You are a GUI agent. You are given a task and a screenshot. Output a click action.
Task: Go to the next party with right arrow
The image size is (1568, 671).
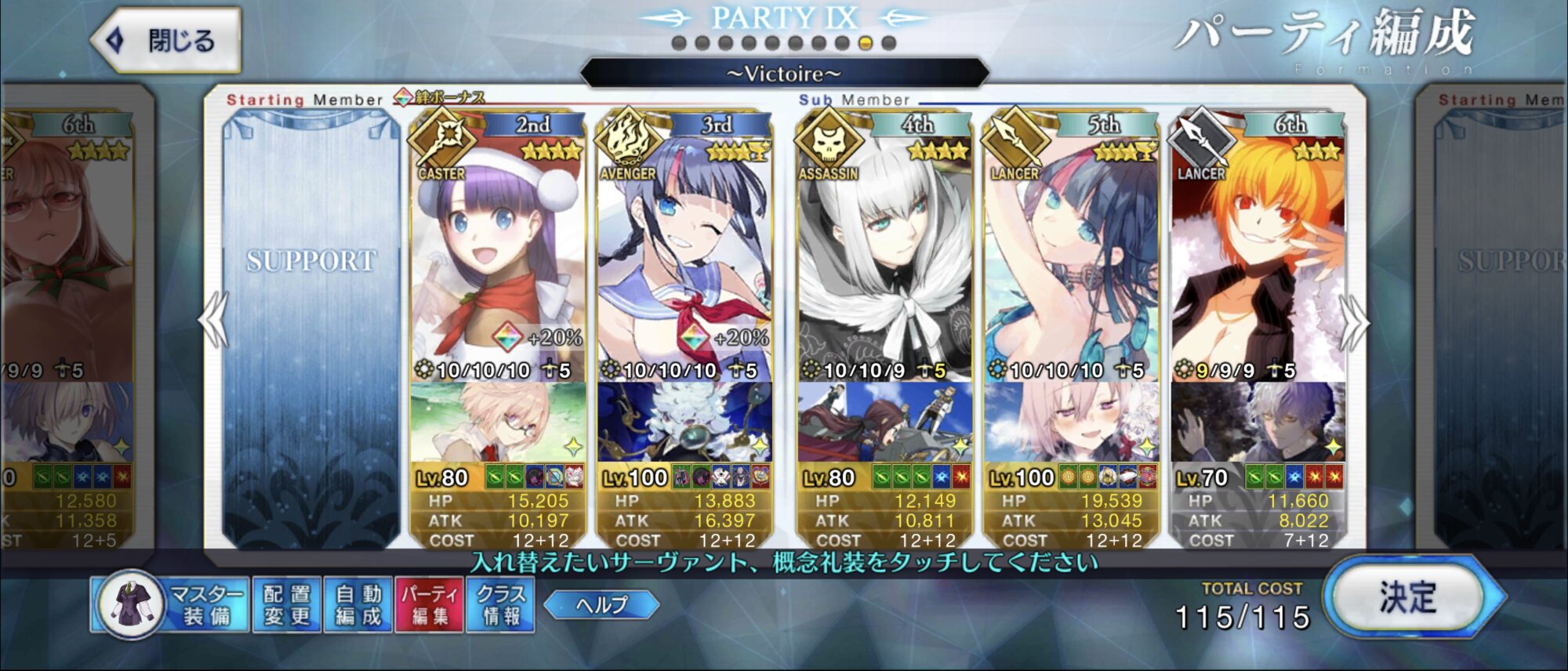(x=1355, y=321)
